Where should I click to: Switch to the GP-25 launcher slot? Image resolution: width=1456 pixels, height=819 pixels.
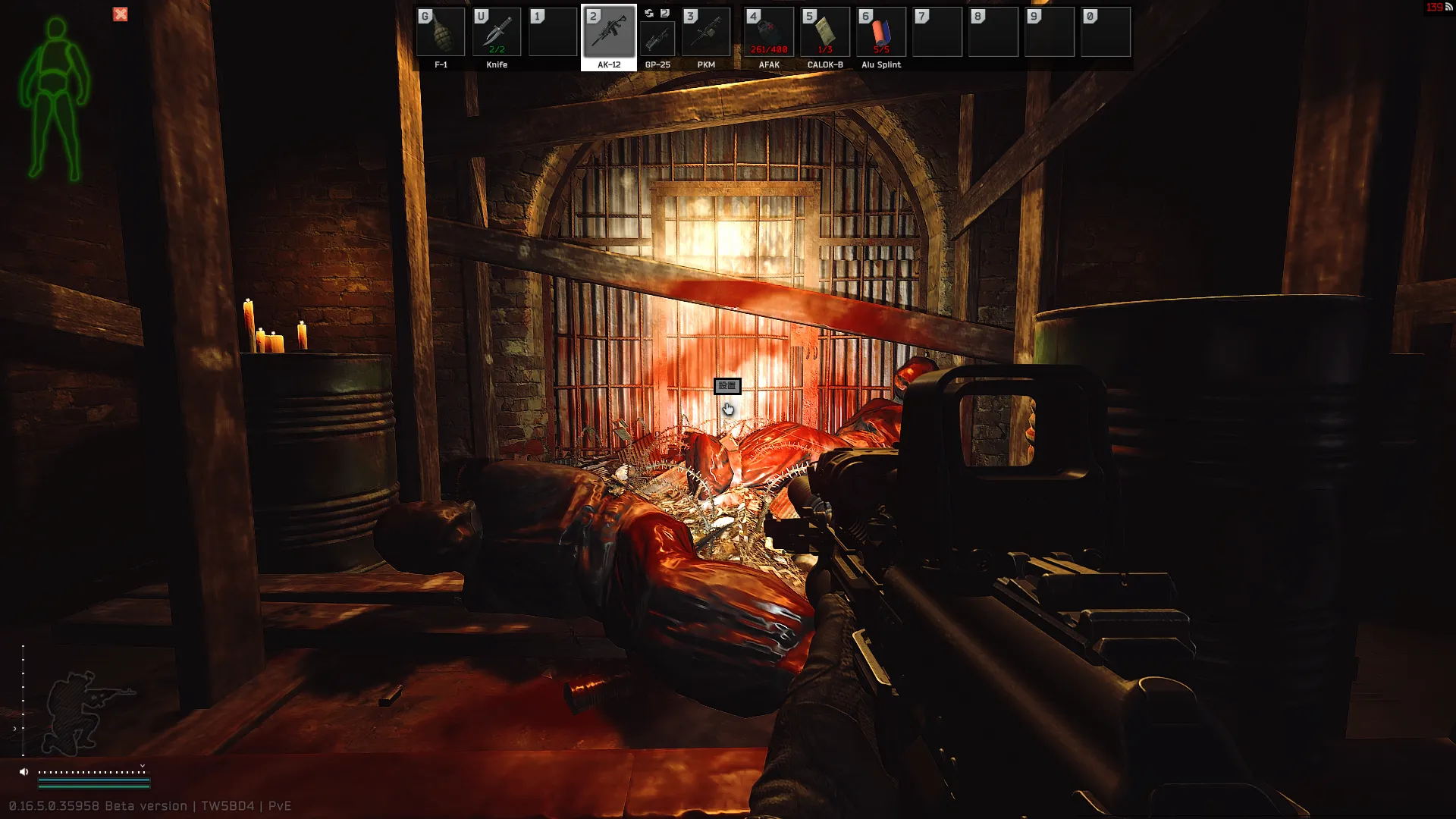point(657,38)
